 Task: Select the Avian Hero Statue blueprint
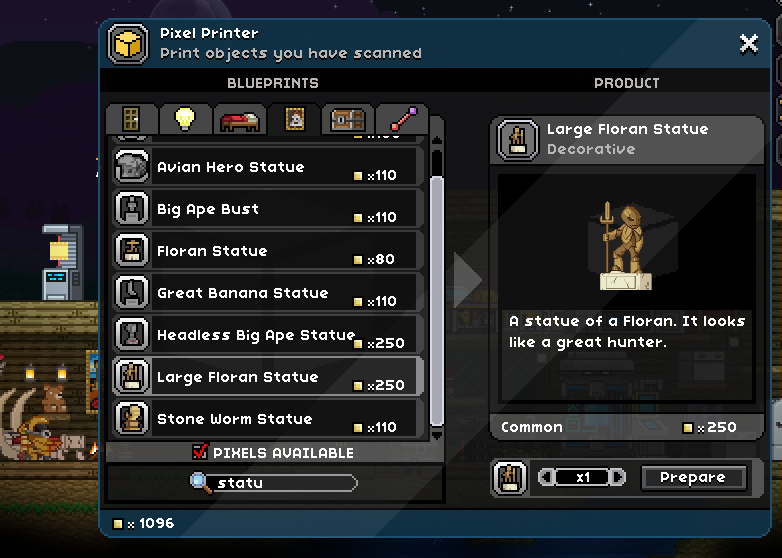(x=266, y=167)
